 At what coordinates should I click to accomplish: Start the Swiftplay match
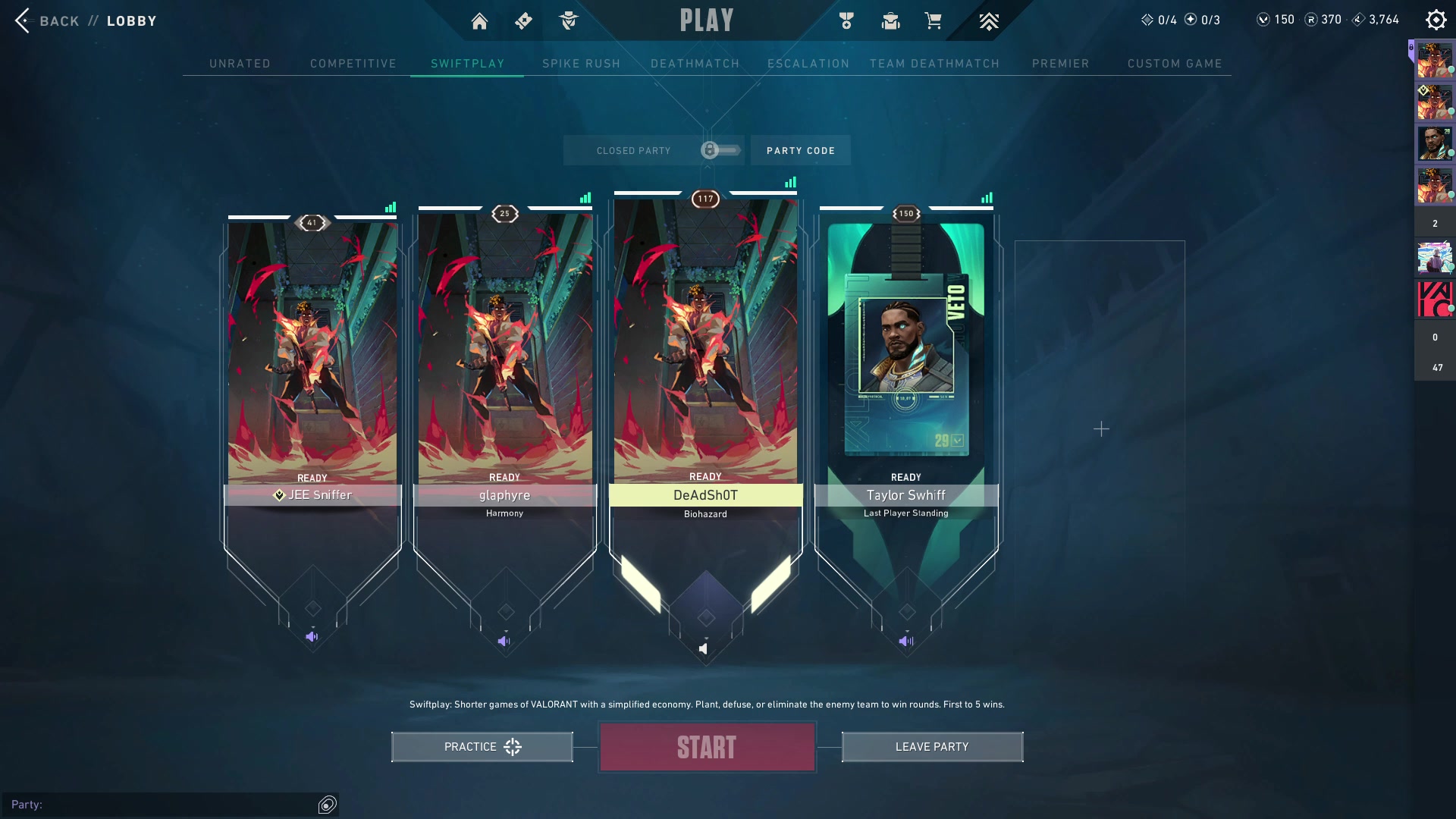pyautogui.click(x=707, y=747)
